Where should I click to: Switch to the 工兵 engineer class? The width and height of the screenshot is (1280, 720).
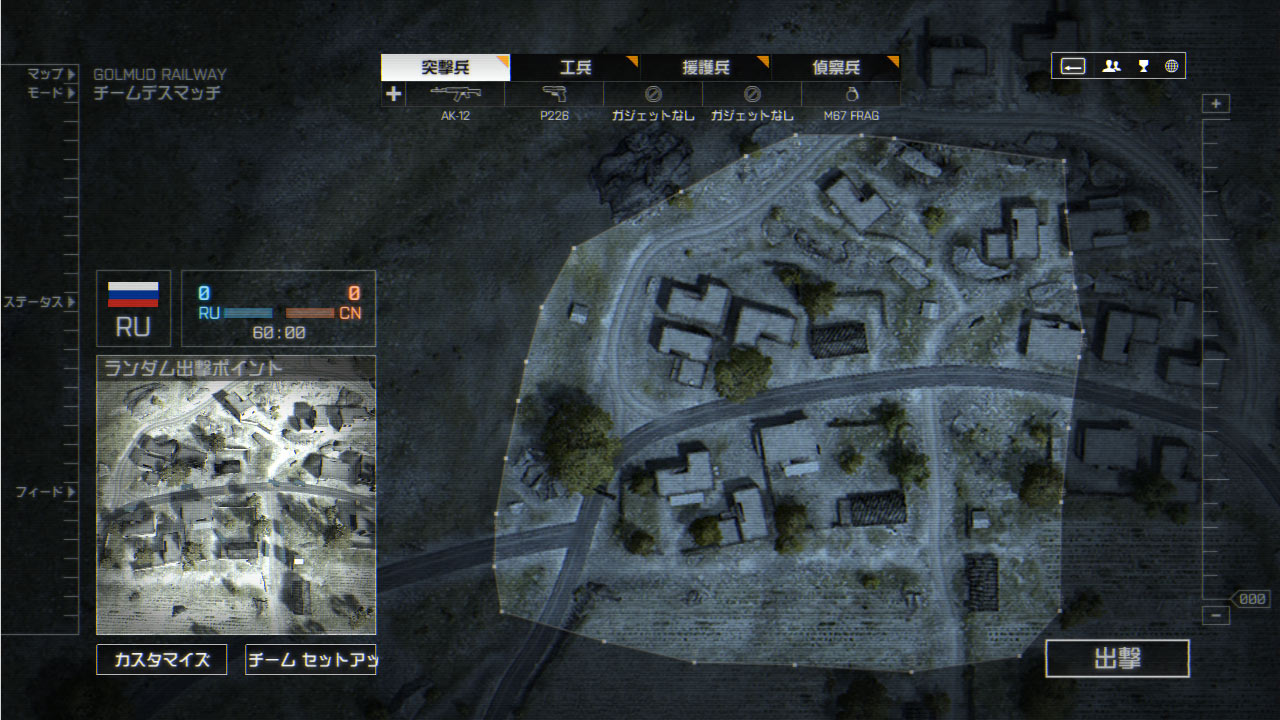tap(575, 68)
